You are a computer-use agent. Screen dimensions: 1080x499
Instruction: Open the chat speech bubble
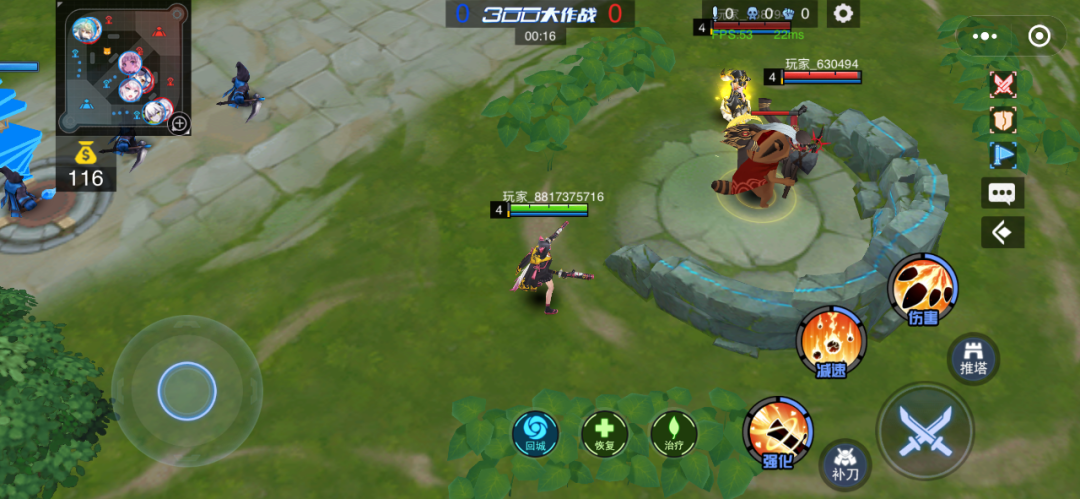(1003, 194)
